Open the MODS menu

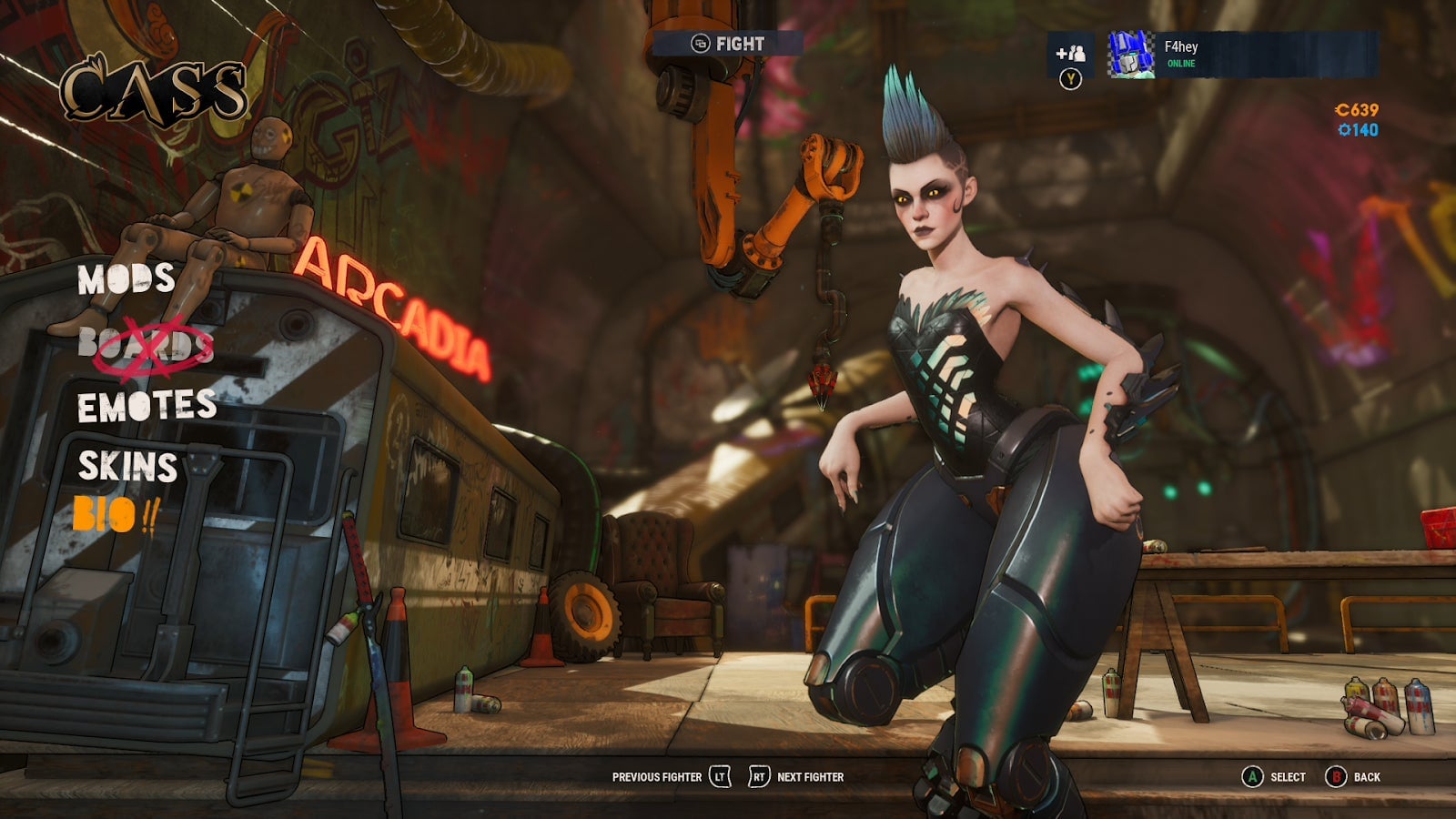coord(126,280)
